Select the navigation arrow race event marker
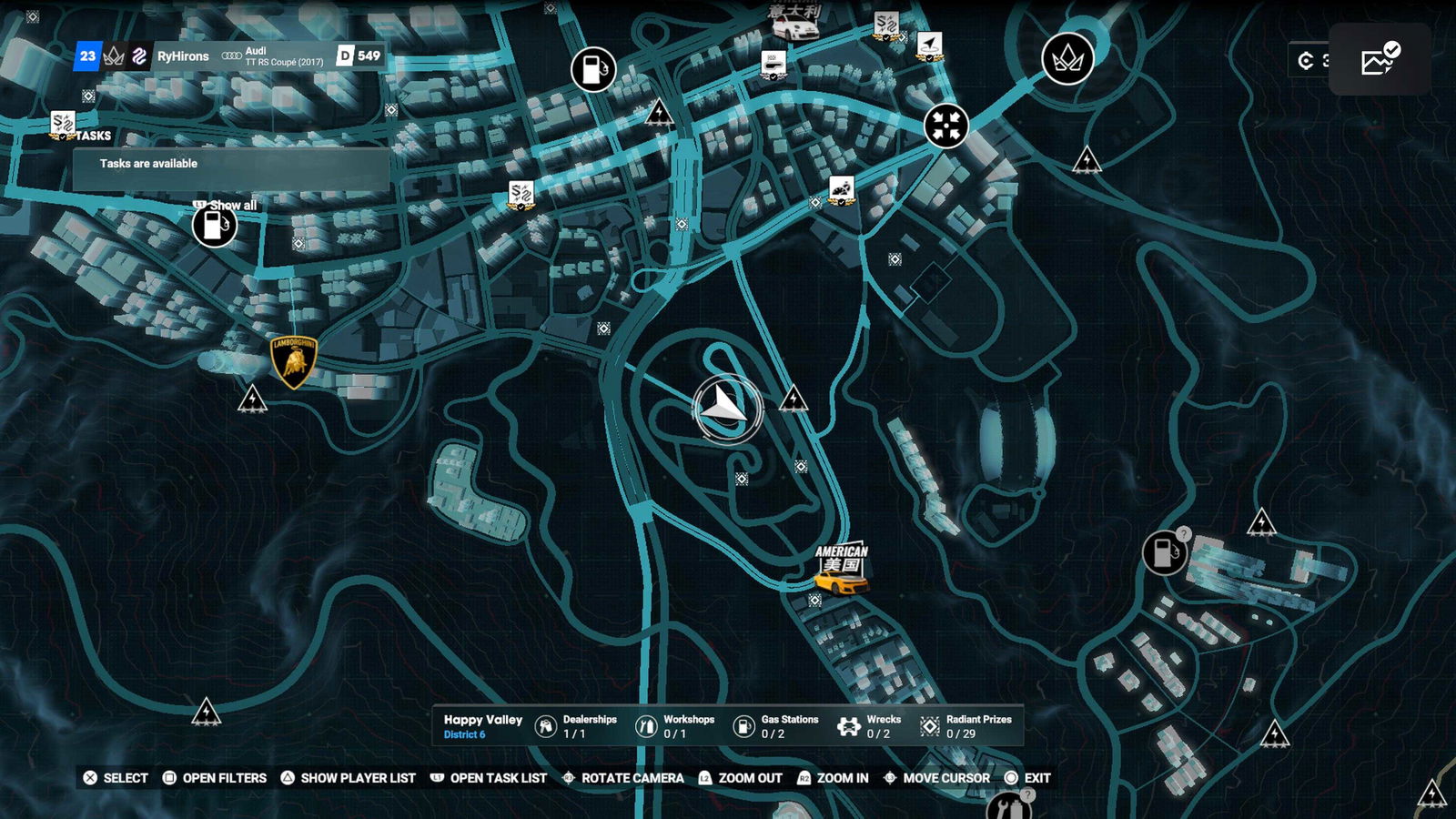Viewport: 1456px width, 819px height. [x=929, y=45]
